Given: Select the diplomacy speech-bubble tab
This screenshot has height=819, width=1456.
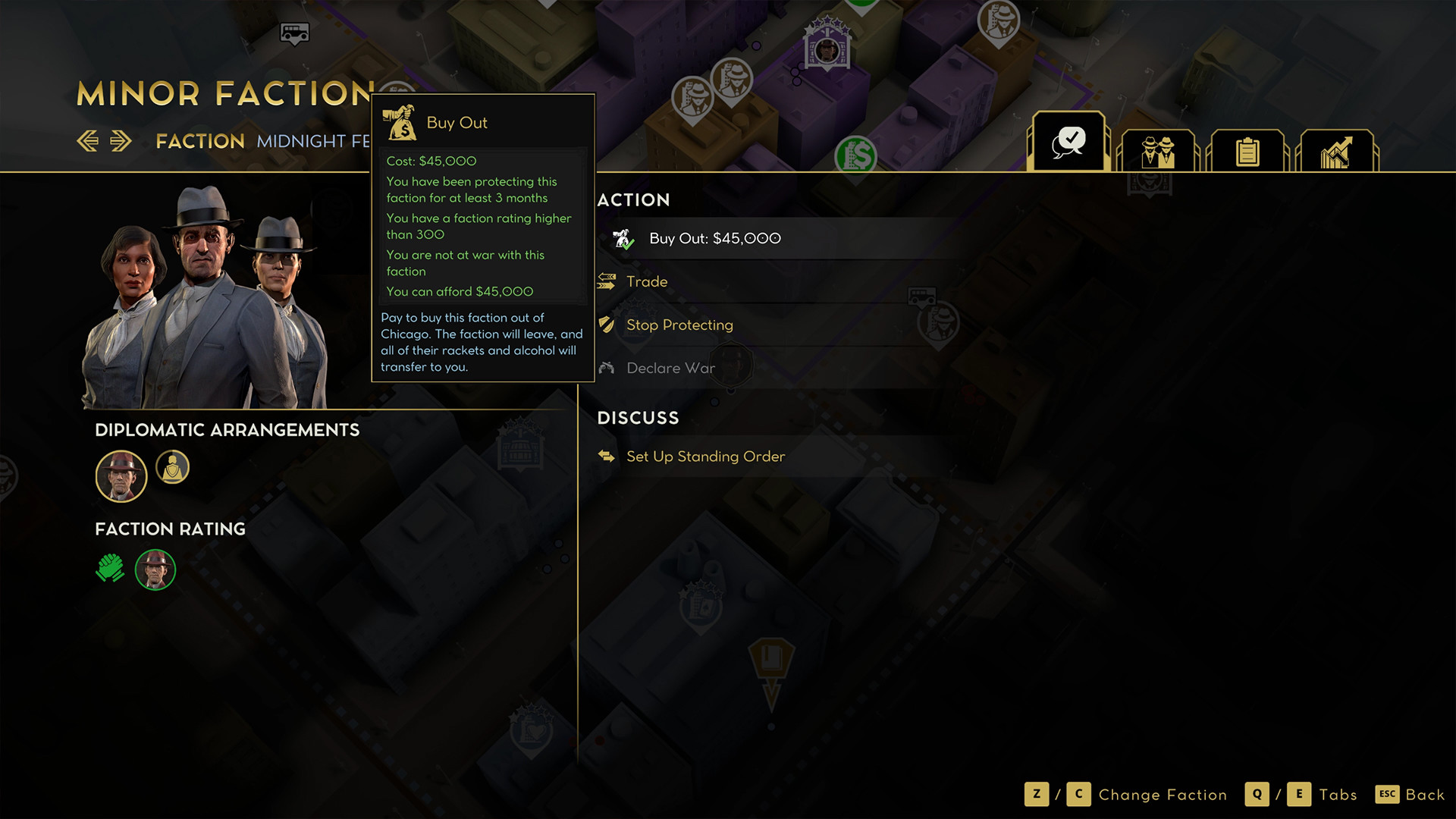Looking at the screenshot, I should coord(1069,140).
